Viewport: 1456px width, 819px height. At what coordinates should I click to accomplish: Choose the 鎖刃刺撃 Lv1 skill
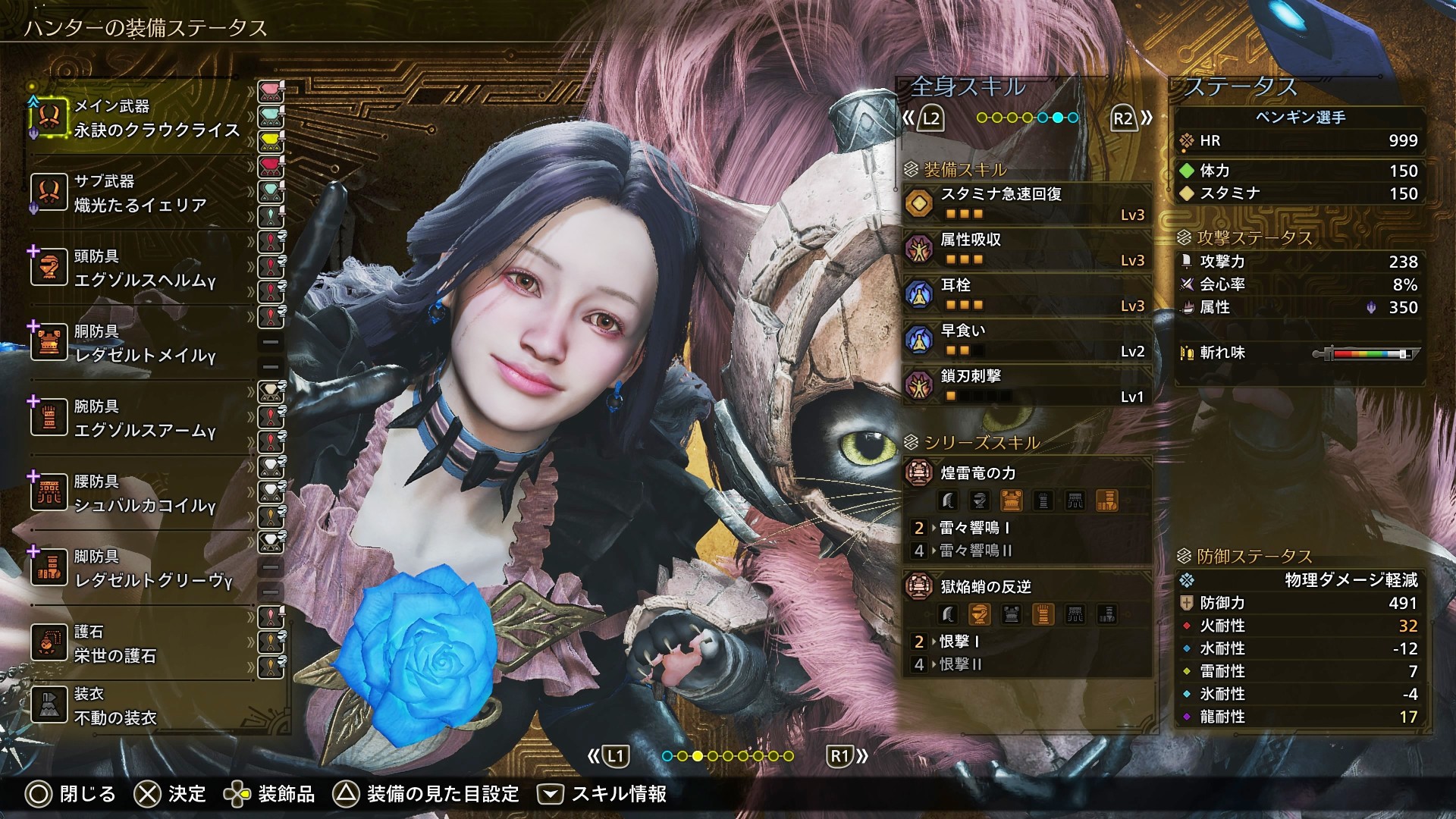1028,385
